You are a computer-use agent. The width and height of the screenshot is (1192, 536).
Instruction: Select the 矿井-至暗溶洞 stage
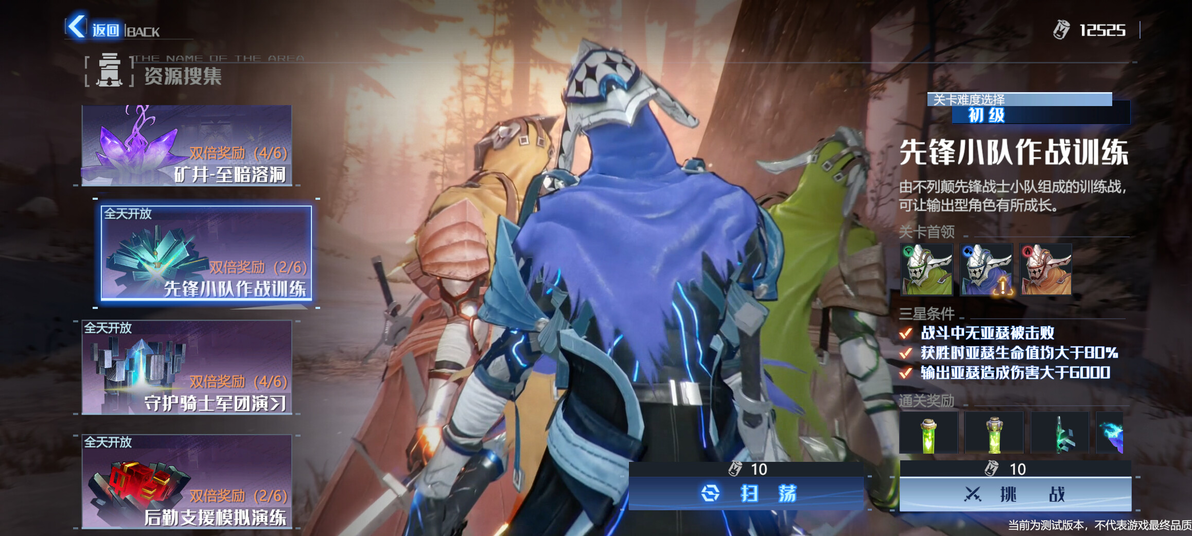187,146
